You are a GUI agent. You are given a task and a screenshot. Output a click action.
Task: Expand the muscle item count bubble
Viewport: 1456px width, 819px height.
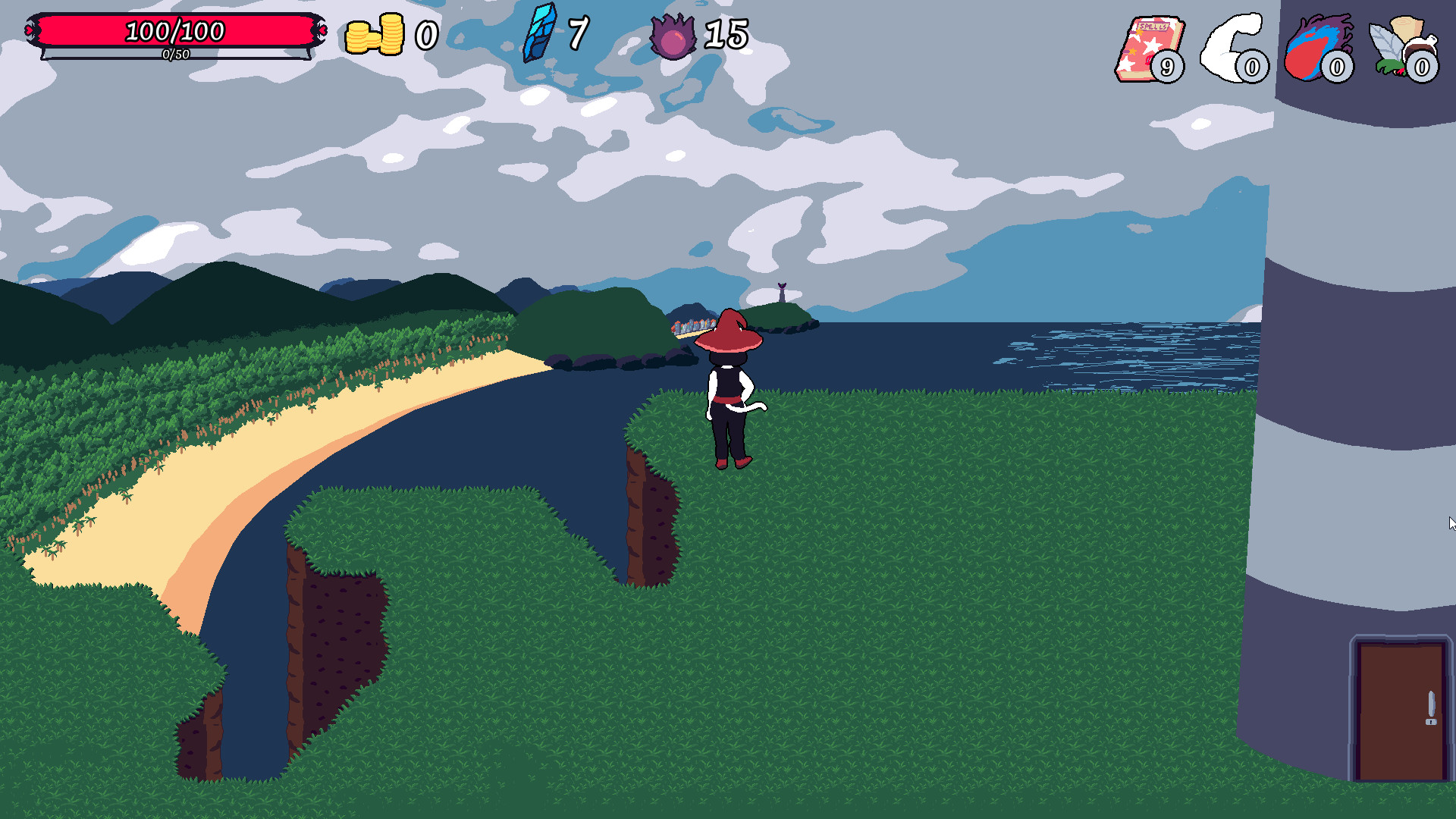1251,67
